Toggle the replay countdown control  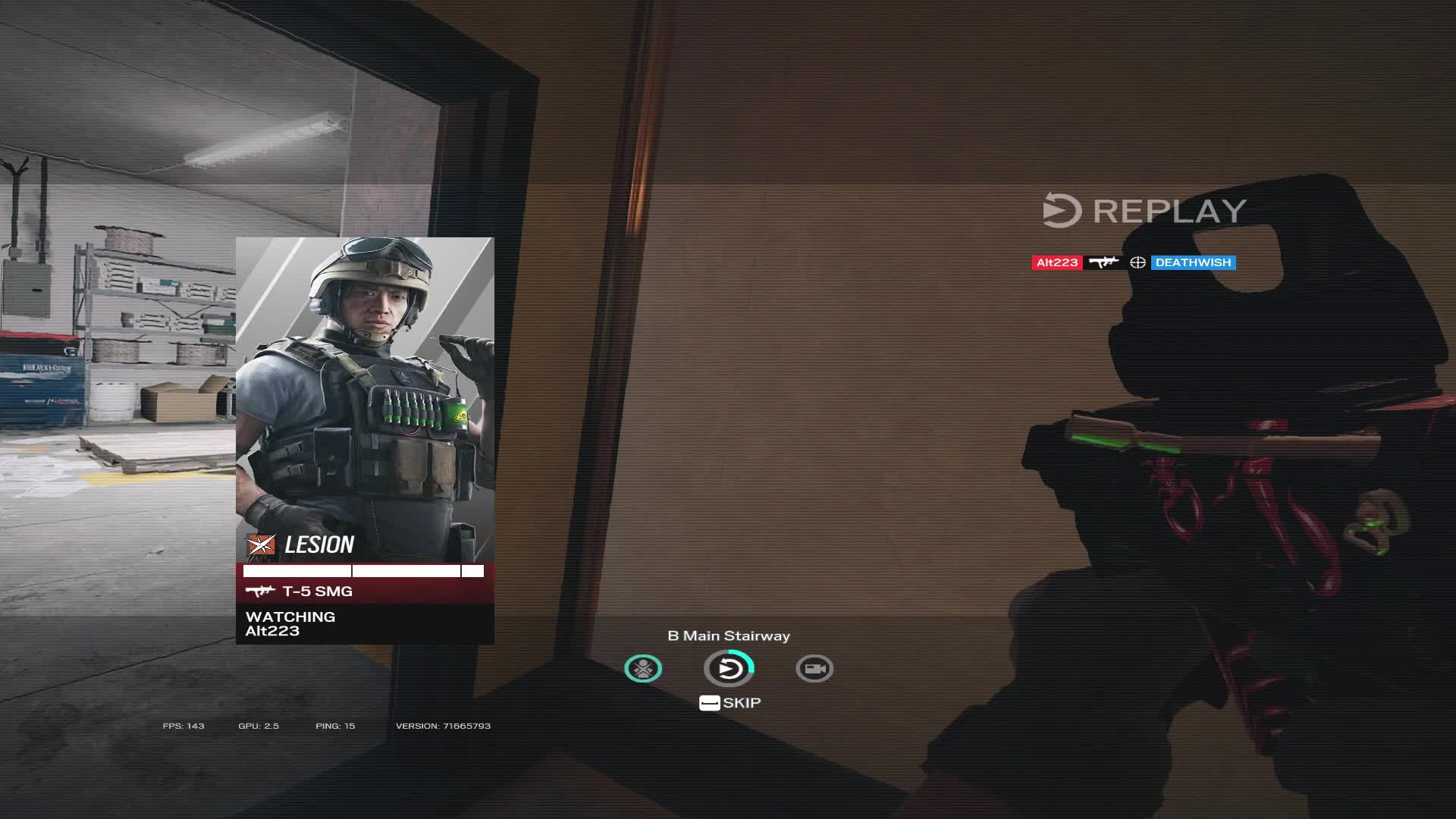[728, 668]
